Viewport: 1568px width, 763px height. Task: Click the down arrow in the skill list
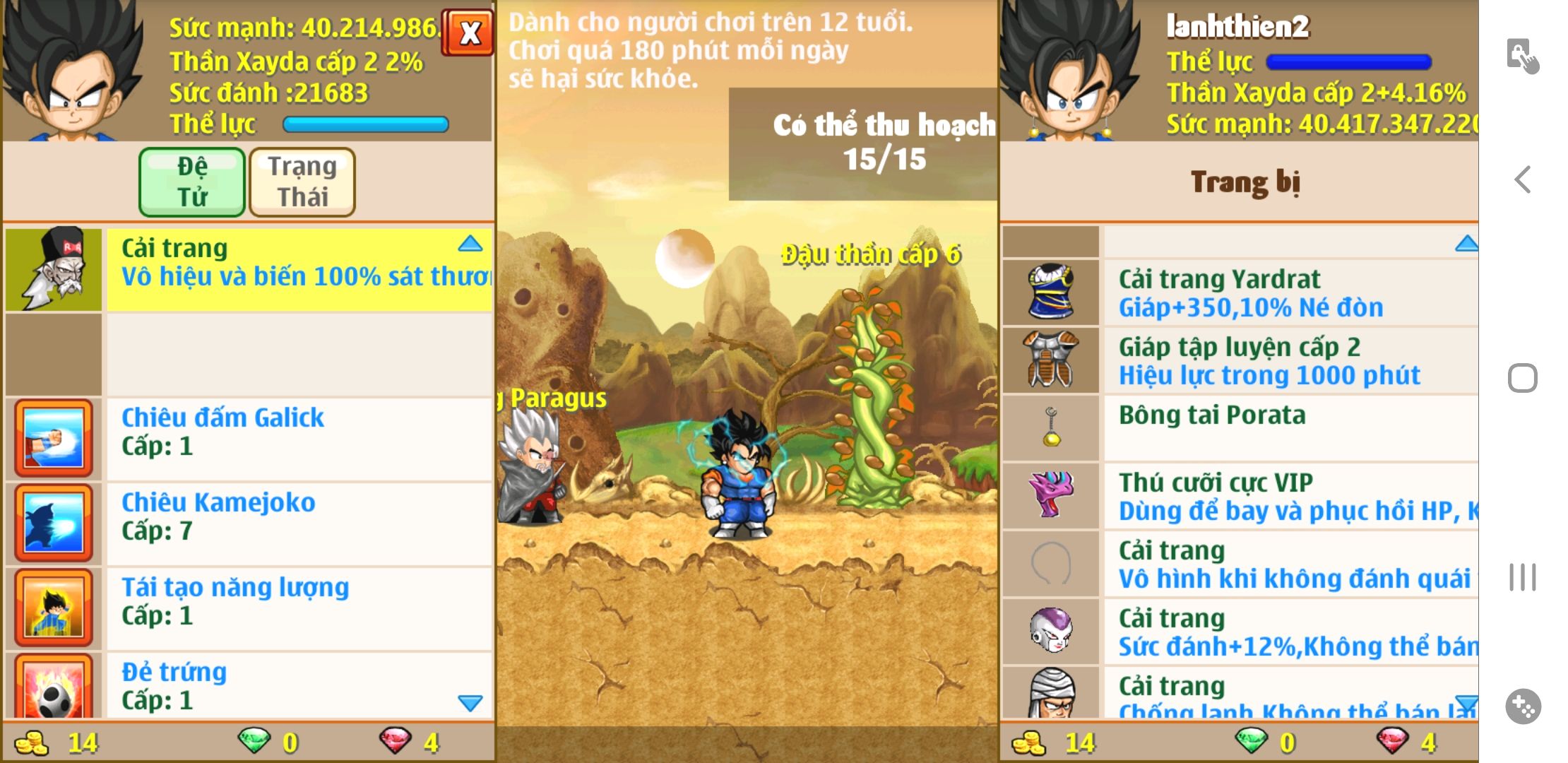[x=470, y=702]
